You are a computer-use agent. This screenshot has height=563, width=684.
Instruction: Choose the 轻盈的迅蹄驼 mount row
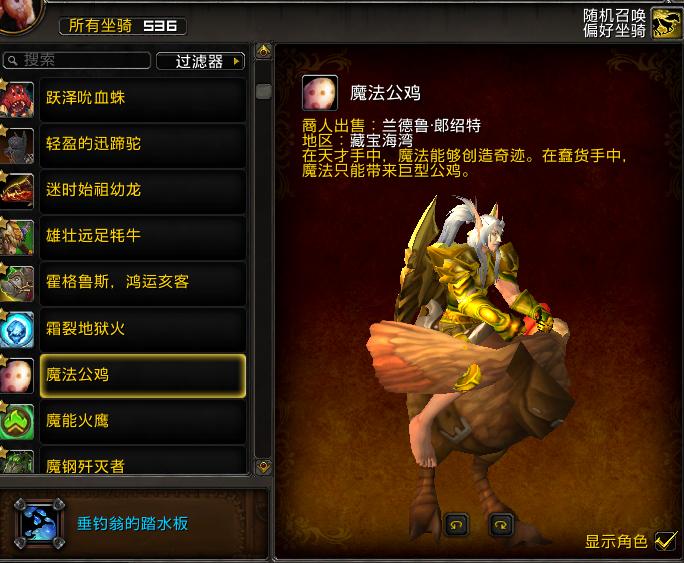(x=140, y=144)
